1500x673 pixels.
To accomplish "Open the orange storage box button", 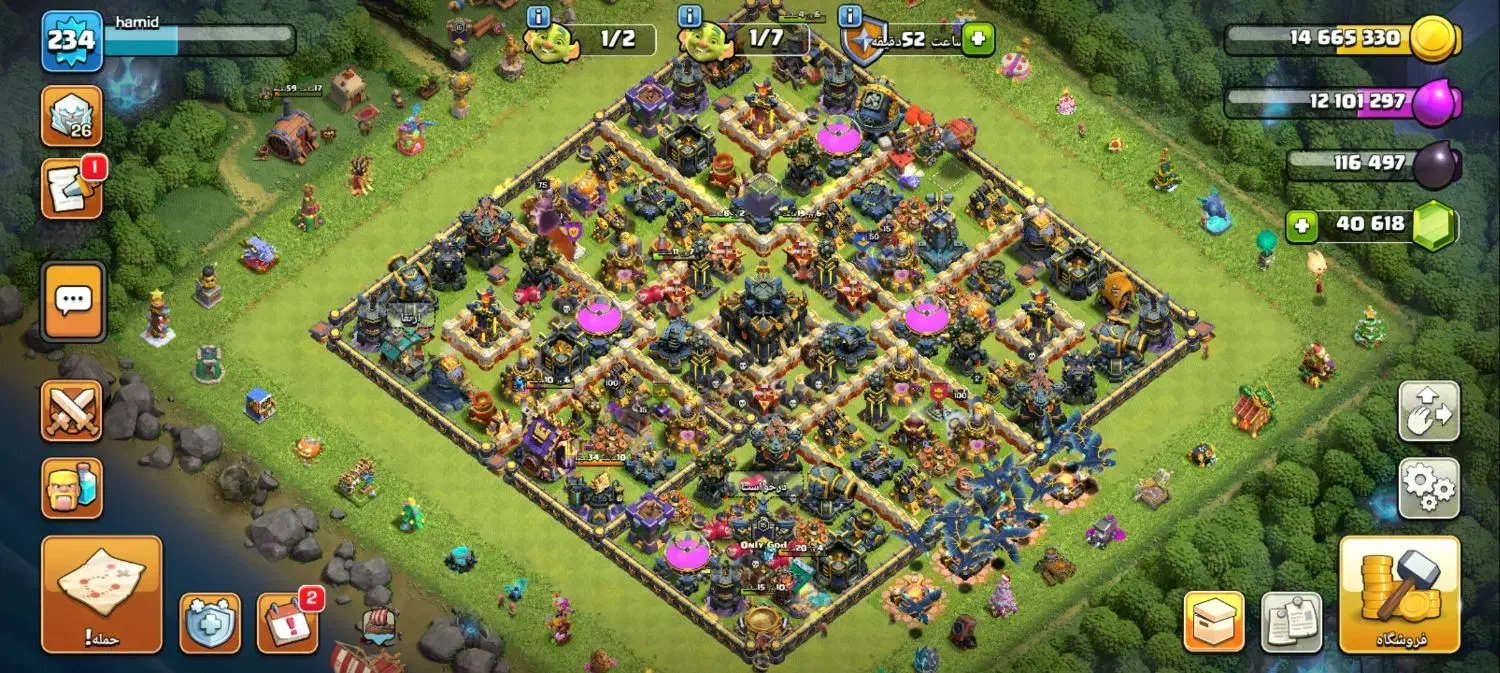I will pos(1214,621).
